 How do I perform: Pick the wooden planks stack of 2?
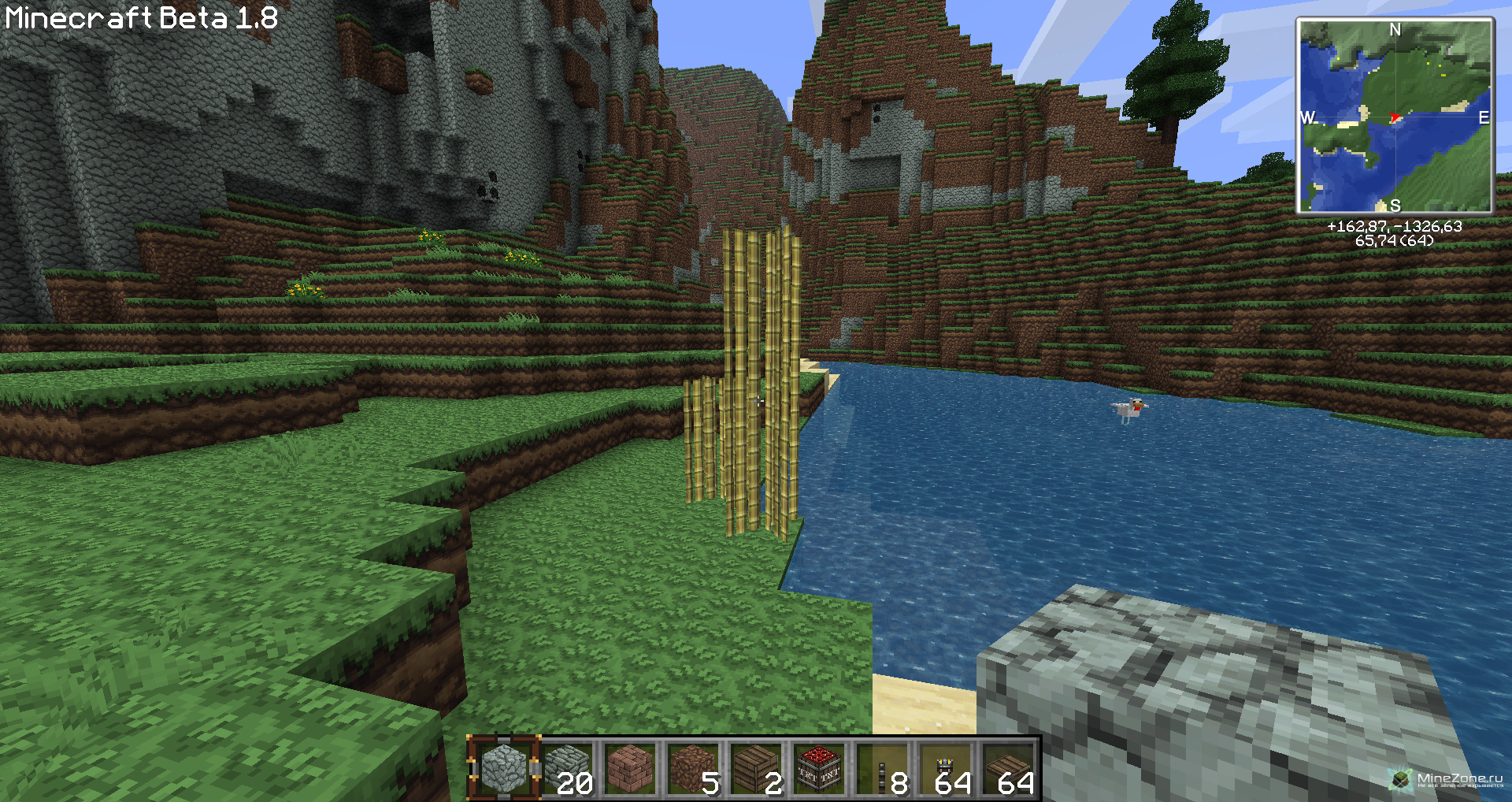pyautogui.click(x=756, y=768)
